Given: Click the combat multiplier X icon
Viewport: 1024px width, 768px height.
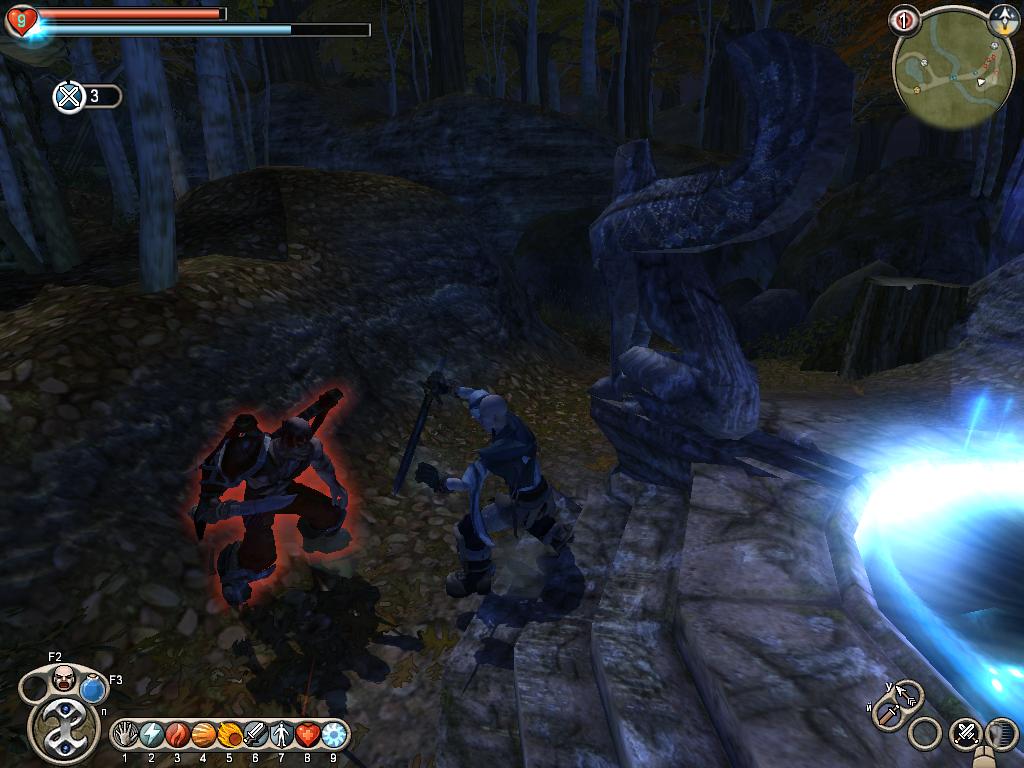Looking at the screenshot, I should click(x=69, y=97).
